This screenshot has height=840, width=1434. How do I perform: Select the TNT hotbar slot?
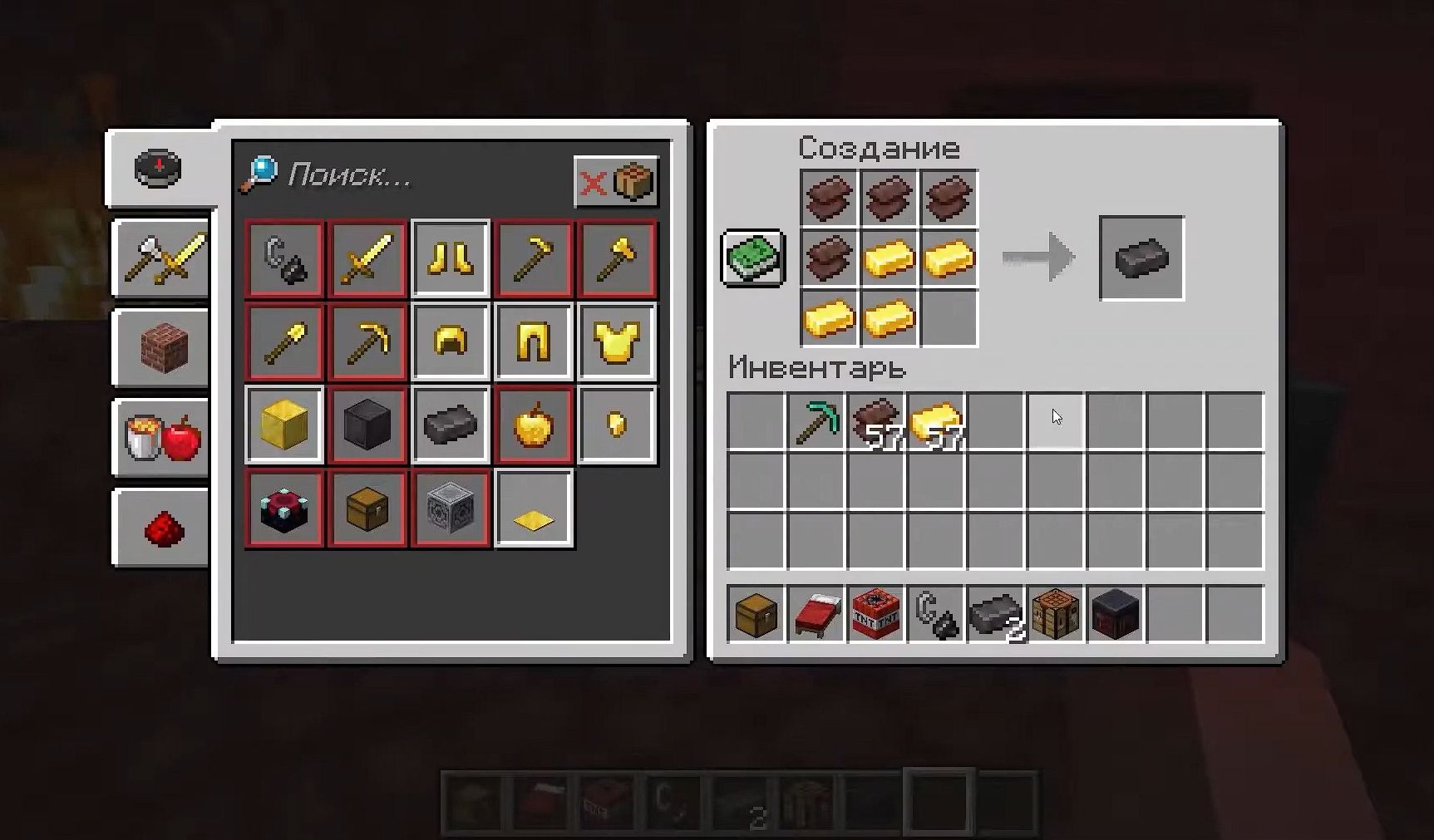(876, 615)
